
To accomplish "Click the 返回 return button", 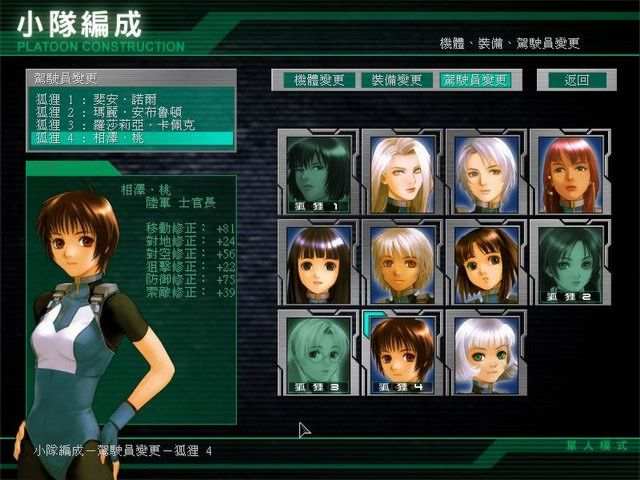I will point(576,80).
